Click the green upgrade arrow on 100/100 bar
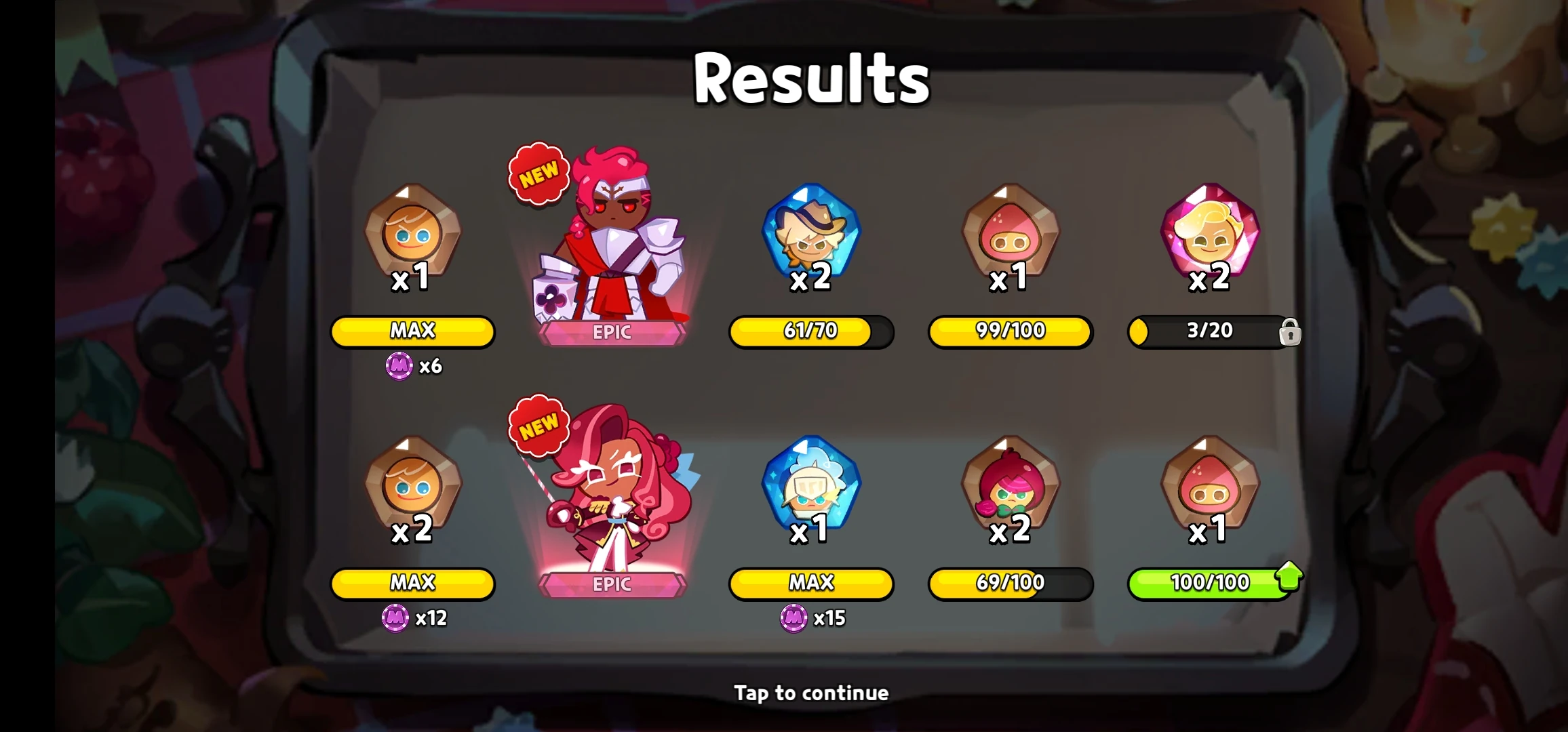Viewport: 1568px width, 732px height. tap(1288, 577)
